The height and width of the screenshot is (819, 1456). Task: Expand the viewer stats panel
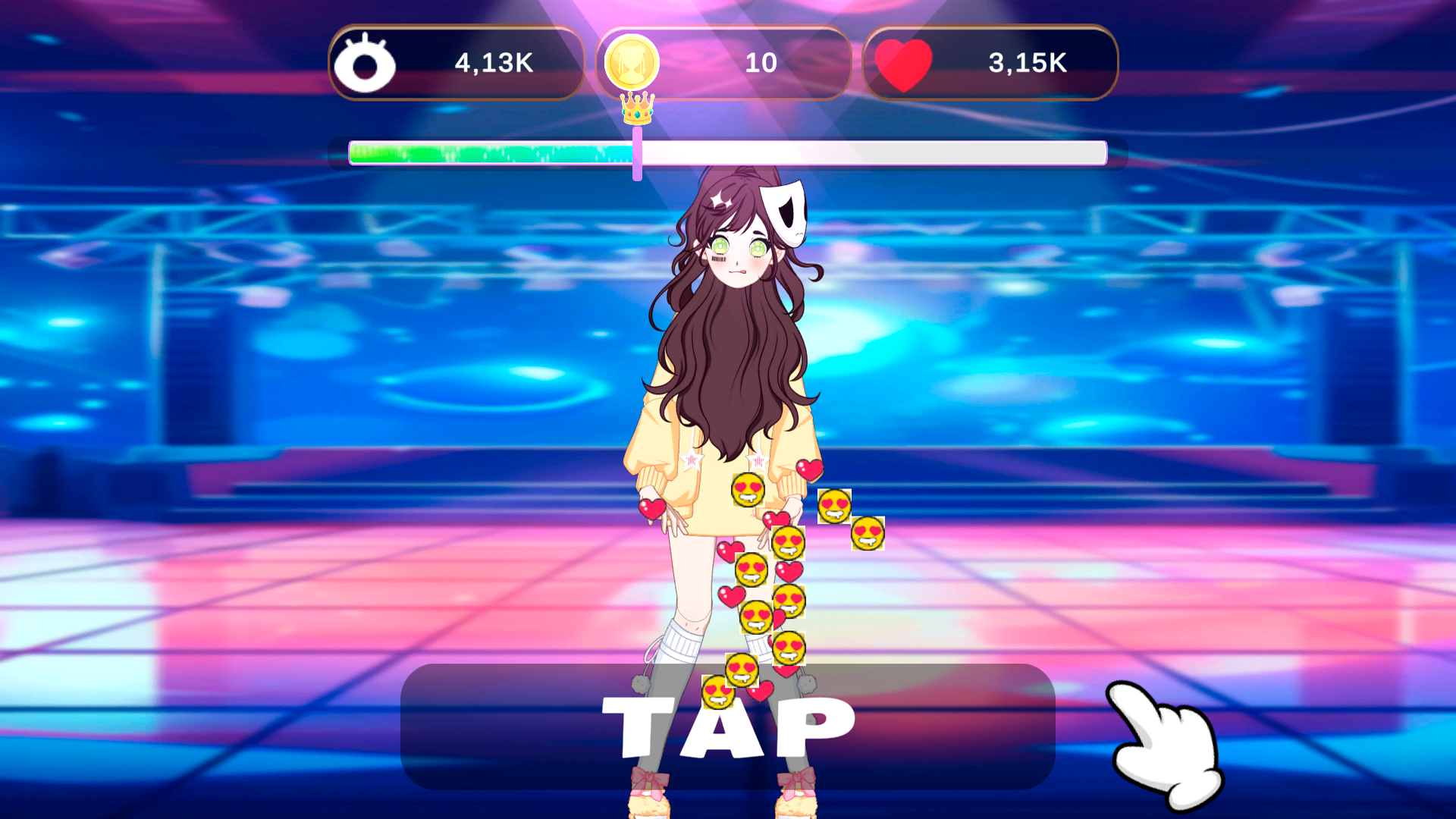pyautogui.click(x=455, y=64)
